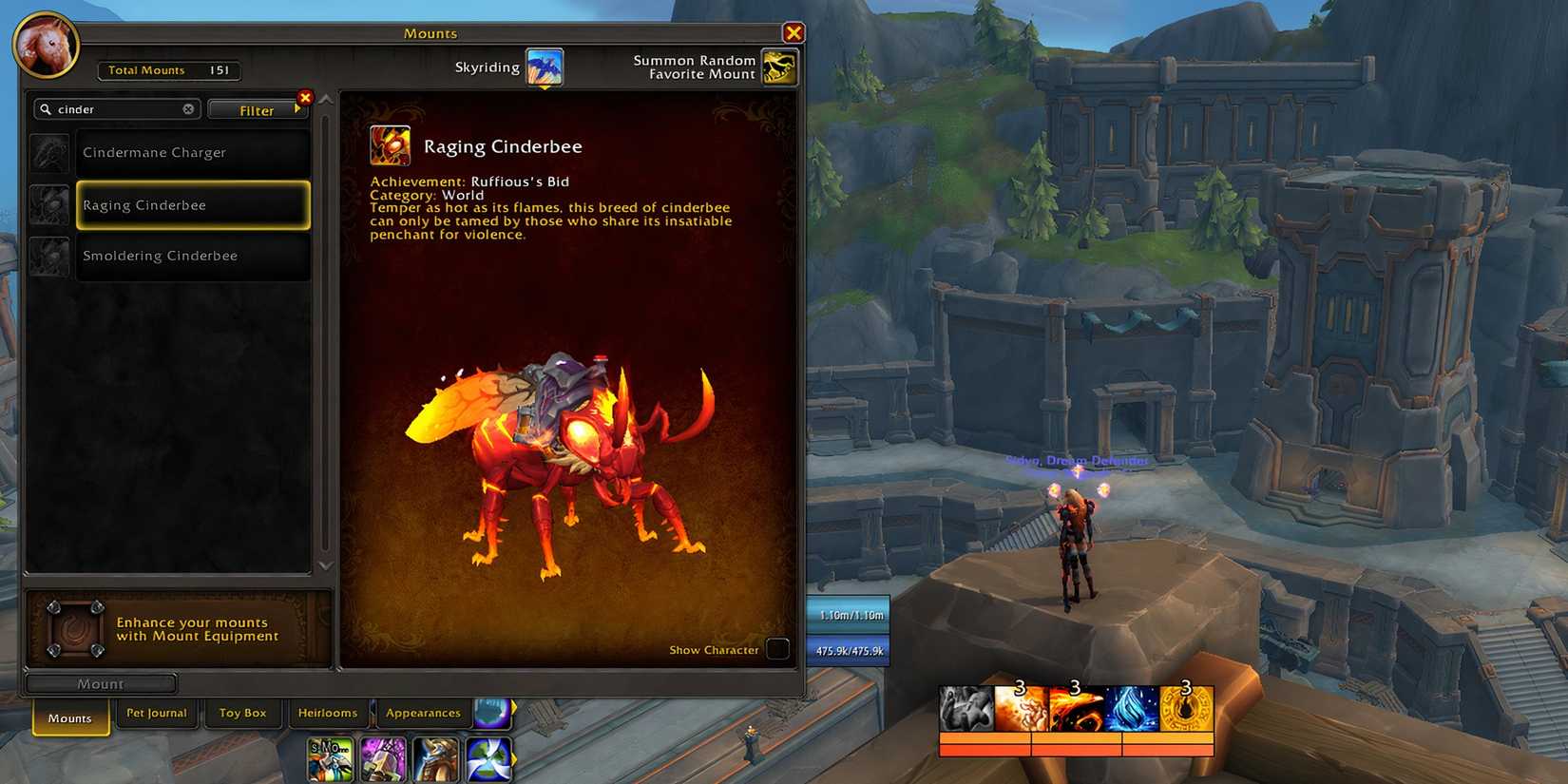
Task: Click the Mount button
Action: click(100, 683)
